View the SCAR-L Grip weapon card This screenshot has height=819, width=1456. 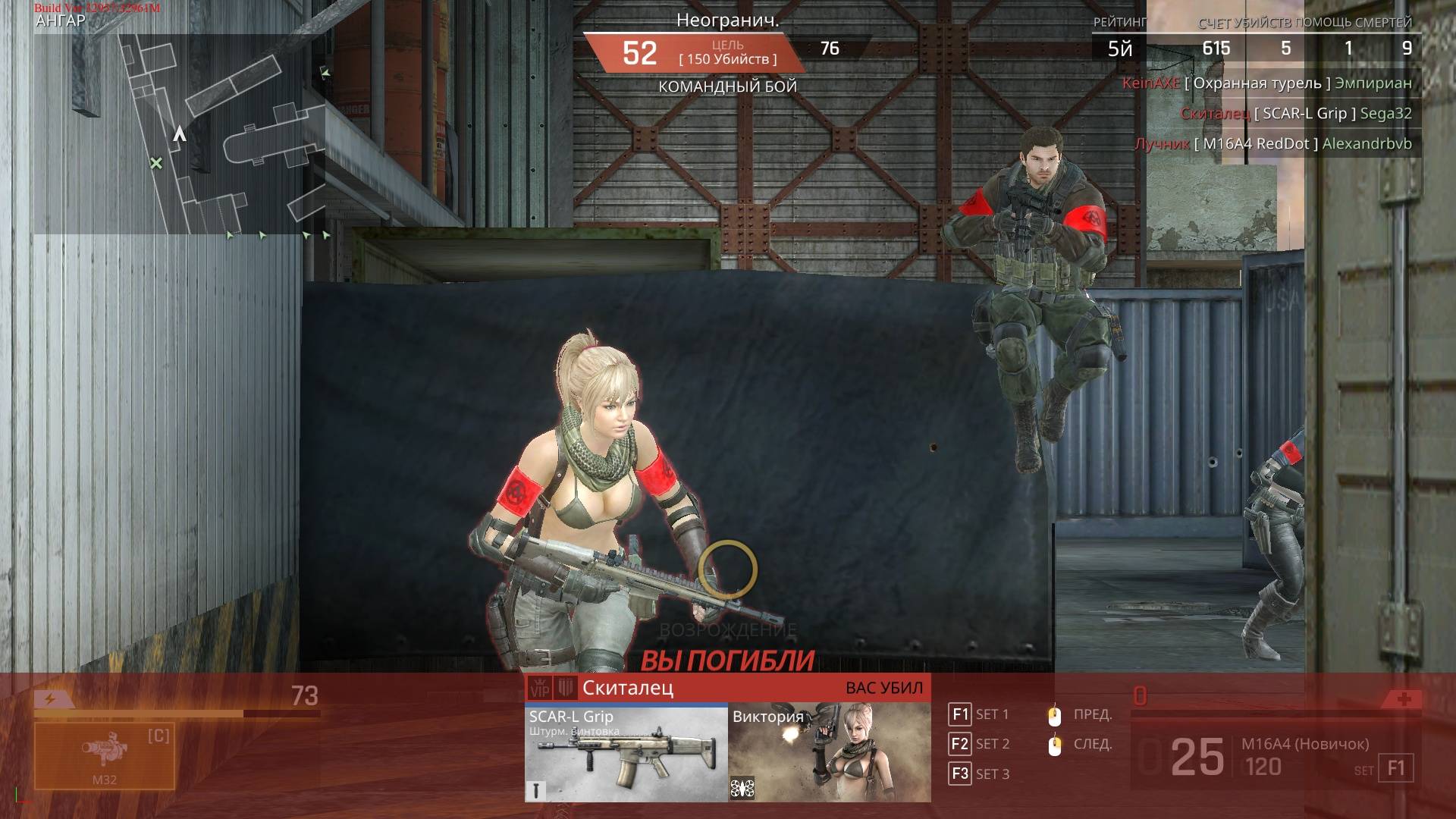(x=626, y=752)
